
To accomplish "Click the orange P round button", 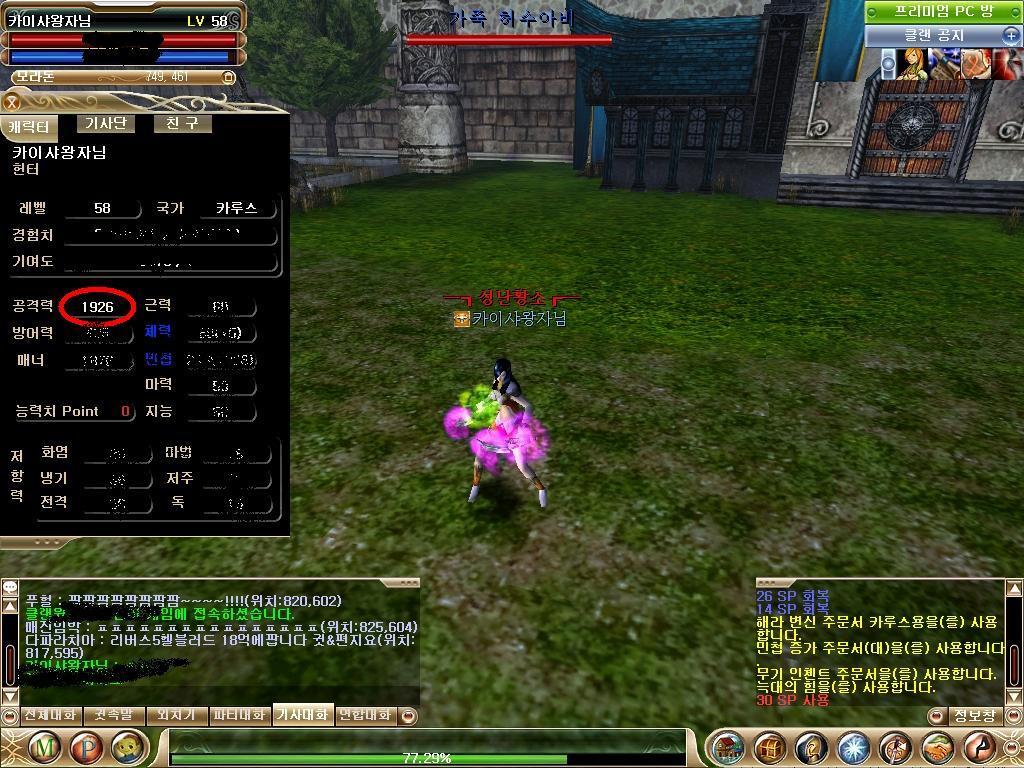I will pyautogui.click(x=88, y=747).
